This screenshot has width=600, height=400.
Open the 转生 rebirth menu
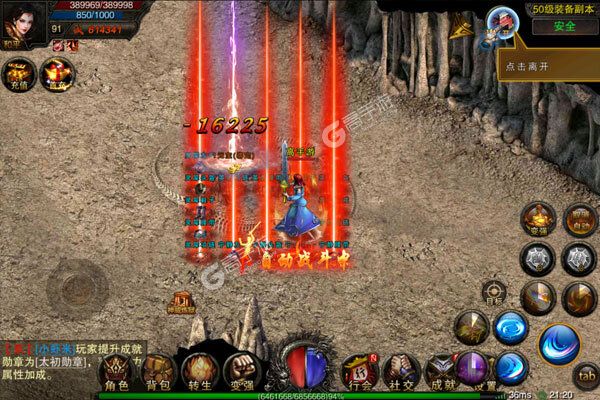(x=199, y=372)
